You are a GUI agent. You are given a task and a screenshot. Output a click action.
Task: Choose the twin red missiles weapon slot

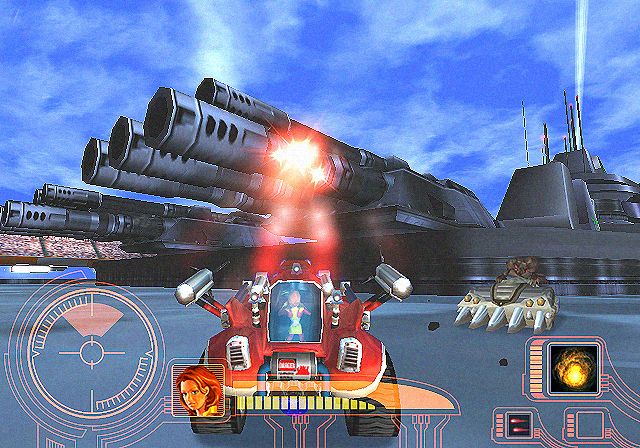[518, 424]
